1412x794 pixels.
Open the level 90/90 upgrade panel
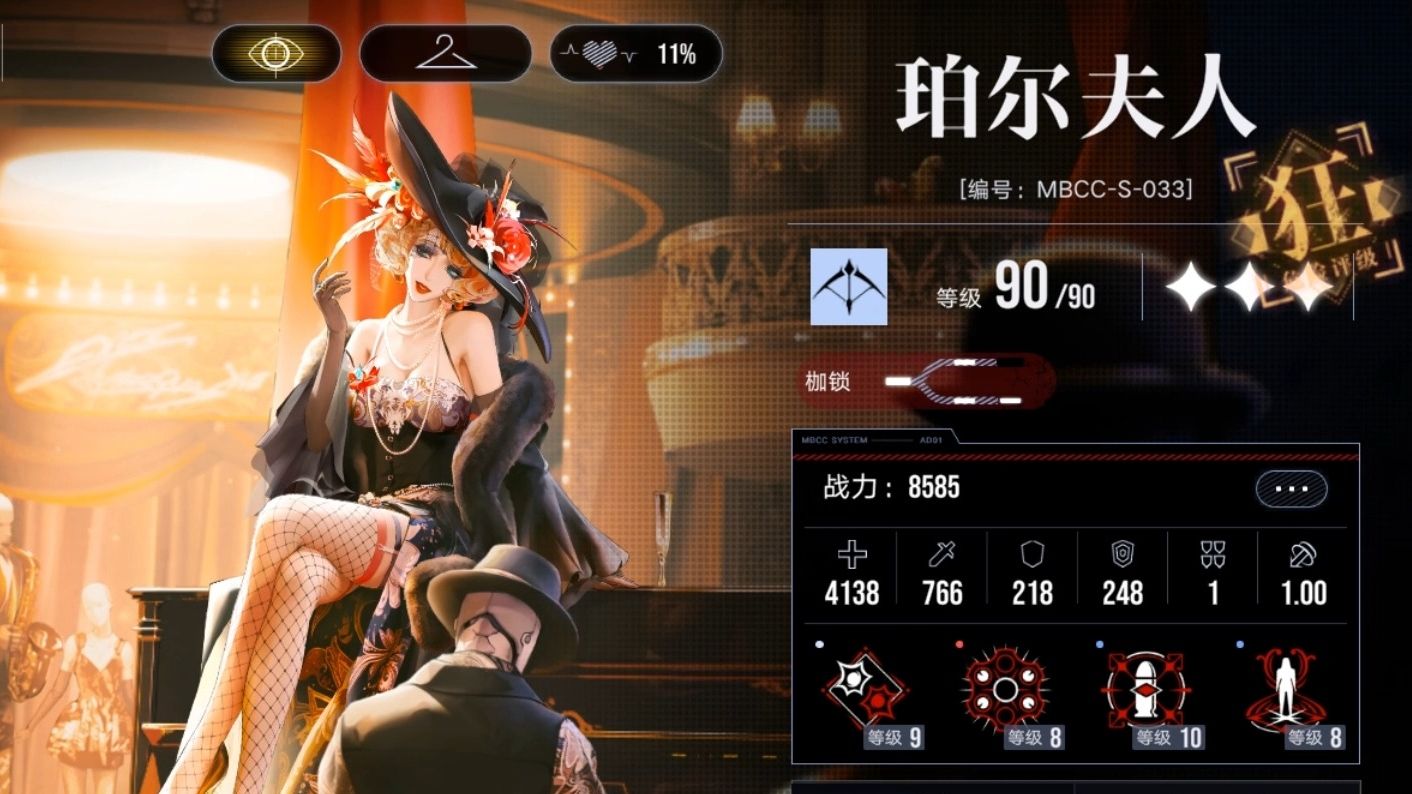tap(1017, 289)
